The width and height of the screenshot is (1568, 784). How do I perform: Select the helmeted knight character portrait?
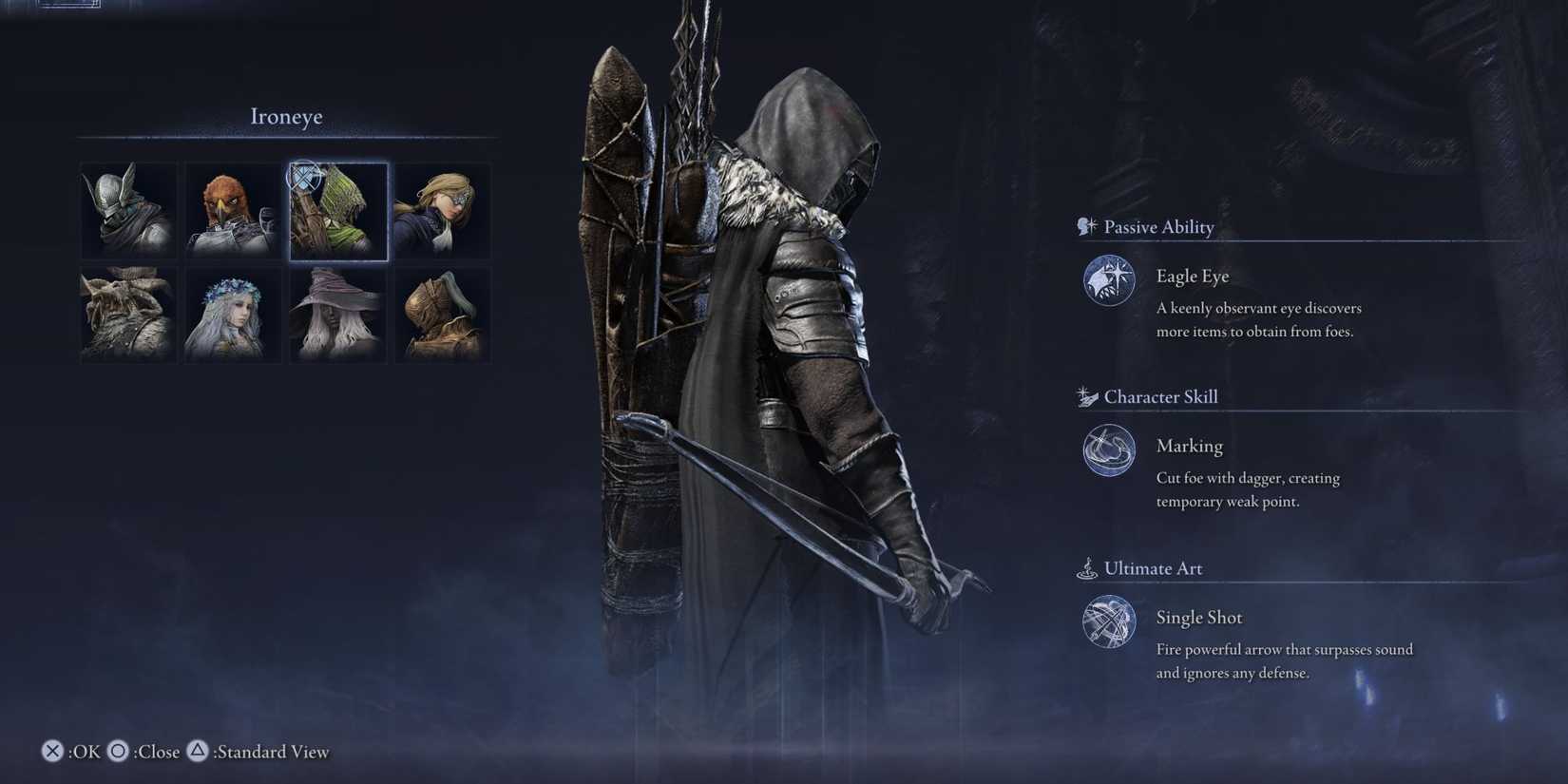click(x=127, y=210)
